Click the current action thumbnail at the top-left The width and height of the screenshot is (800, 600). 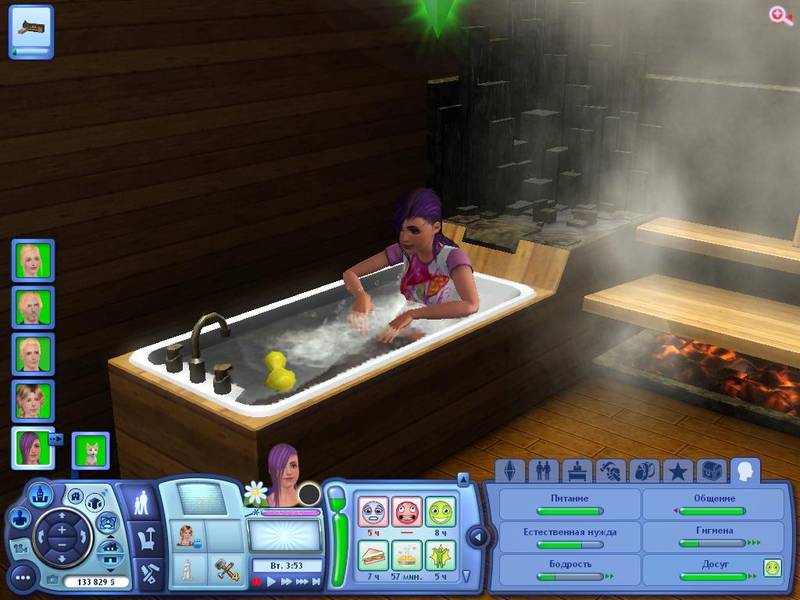click(x=31, y=31)
